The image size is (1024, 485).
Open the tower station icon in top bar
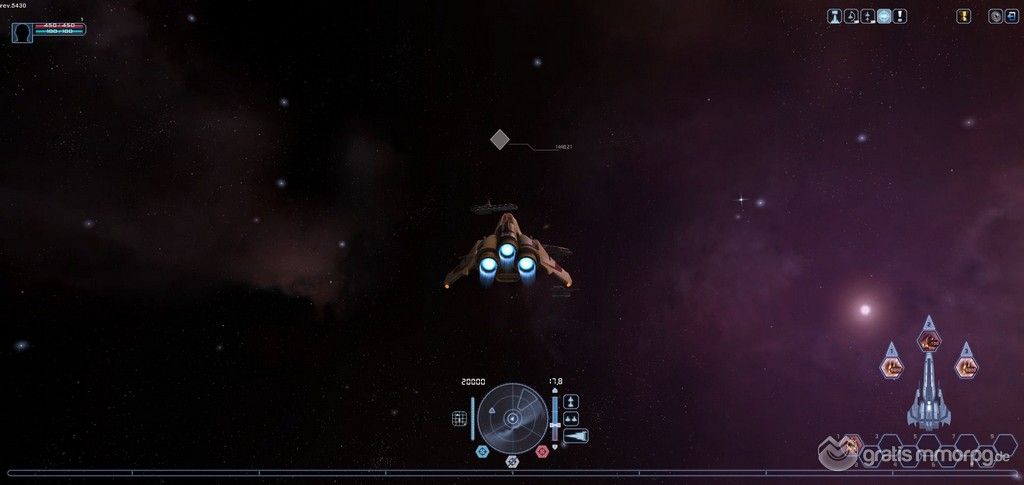pyautogui.click(x=834, y=16)
